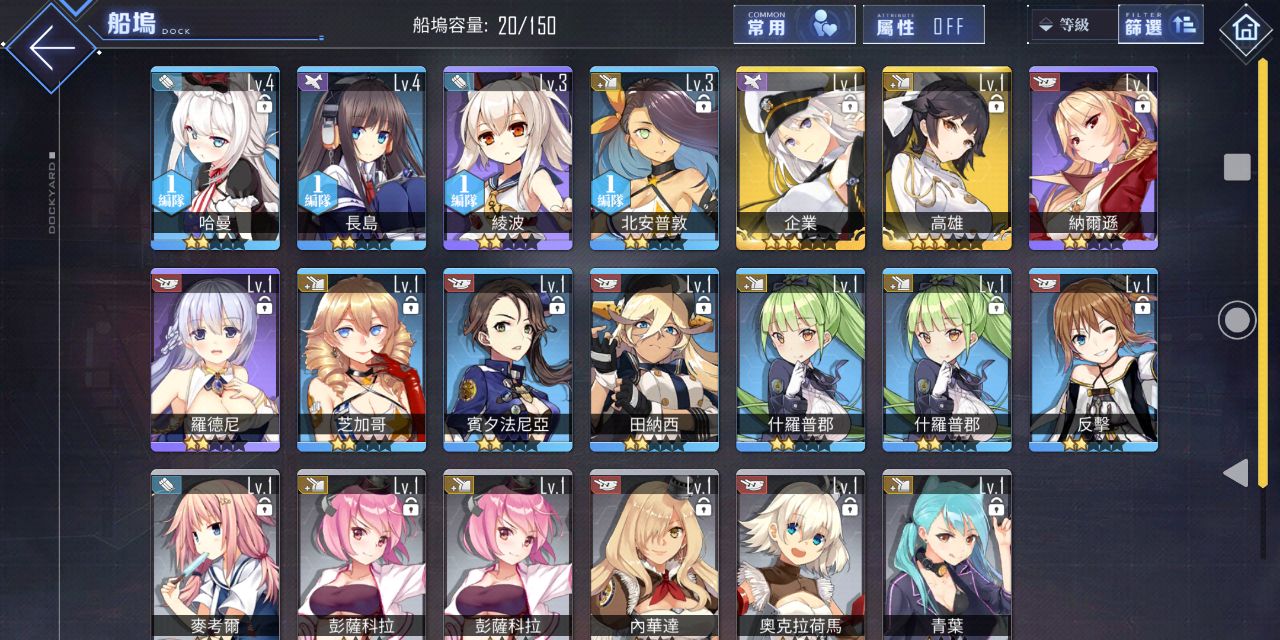Open the 等級 sort dropdown
Viewport: 1280px width, 640px height.
tap(1072, 25)
